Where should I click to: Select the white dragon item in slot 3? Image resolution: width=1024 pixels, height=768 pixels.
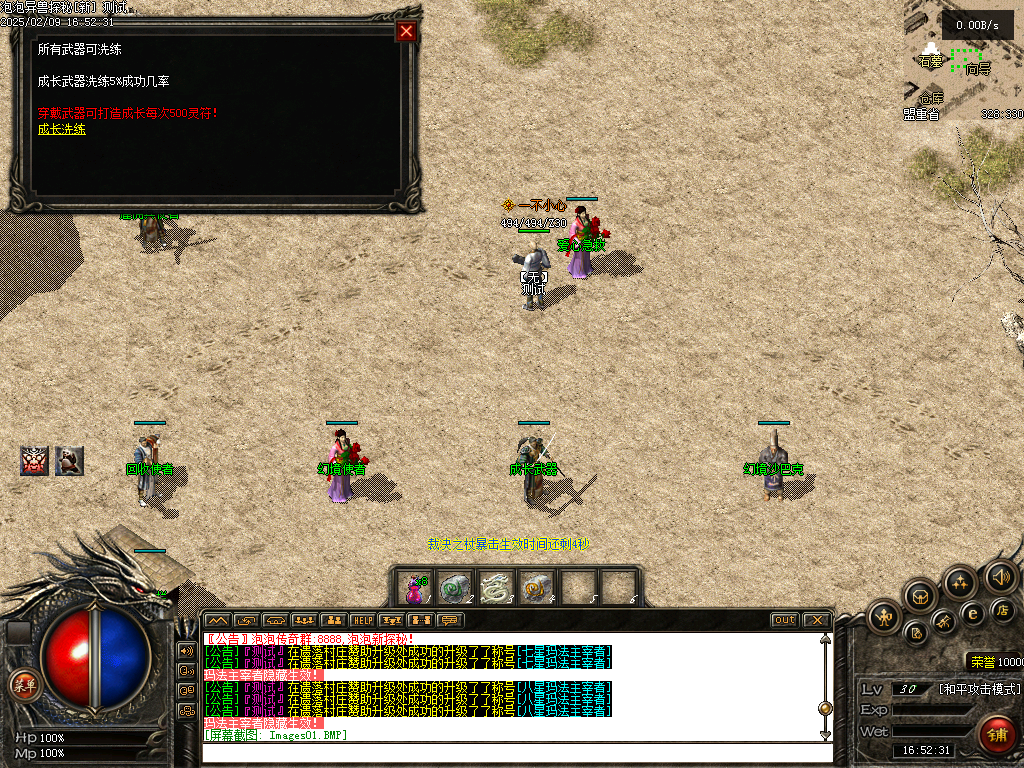click(496, 588)
